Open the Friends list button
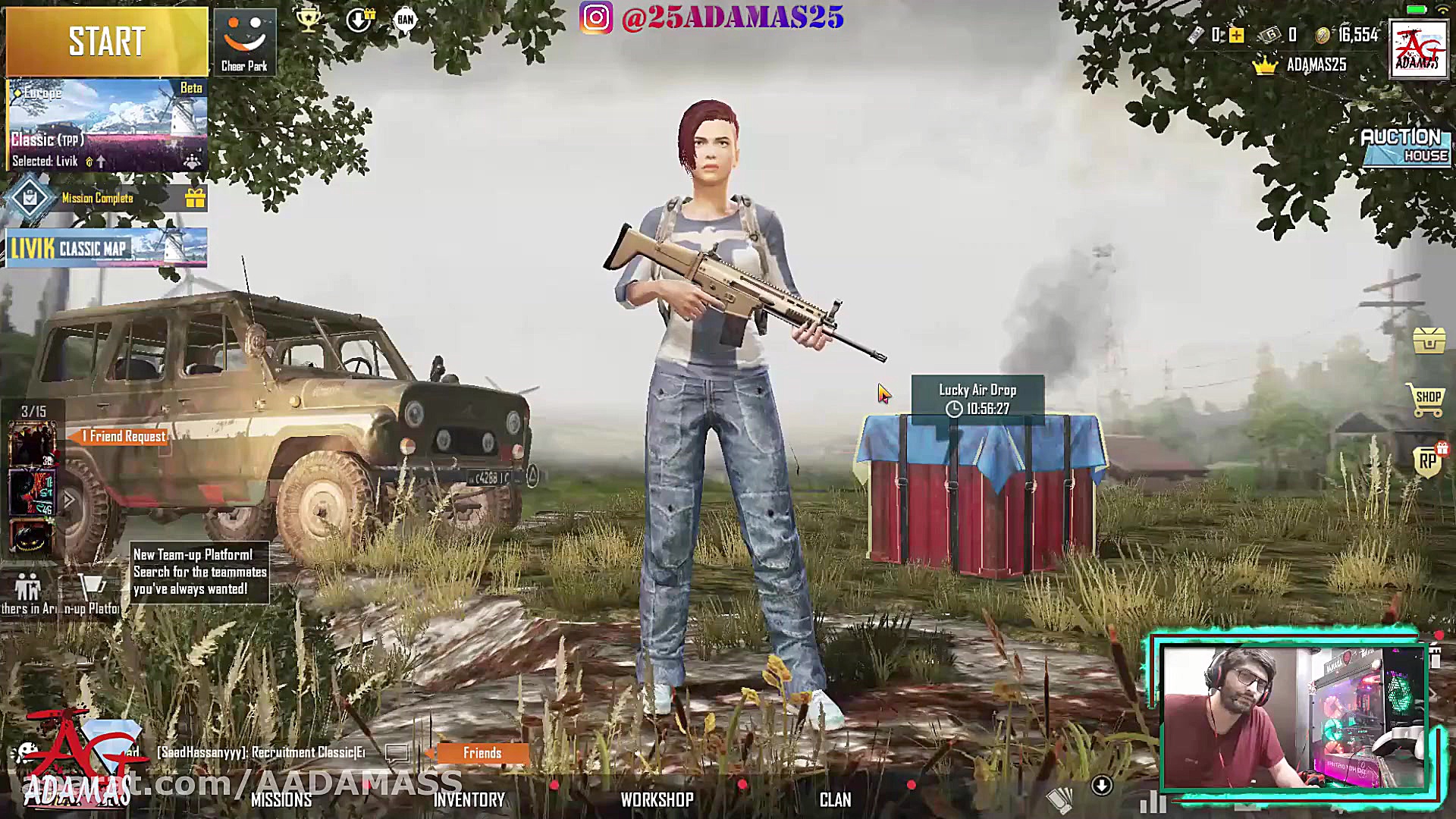This screenshot has height=819, width=1456. tap(482, 753)
